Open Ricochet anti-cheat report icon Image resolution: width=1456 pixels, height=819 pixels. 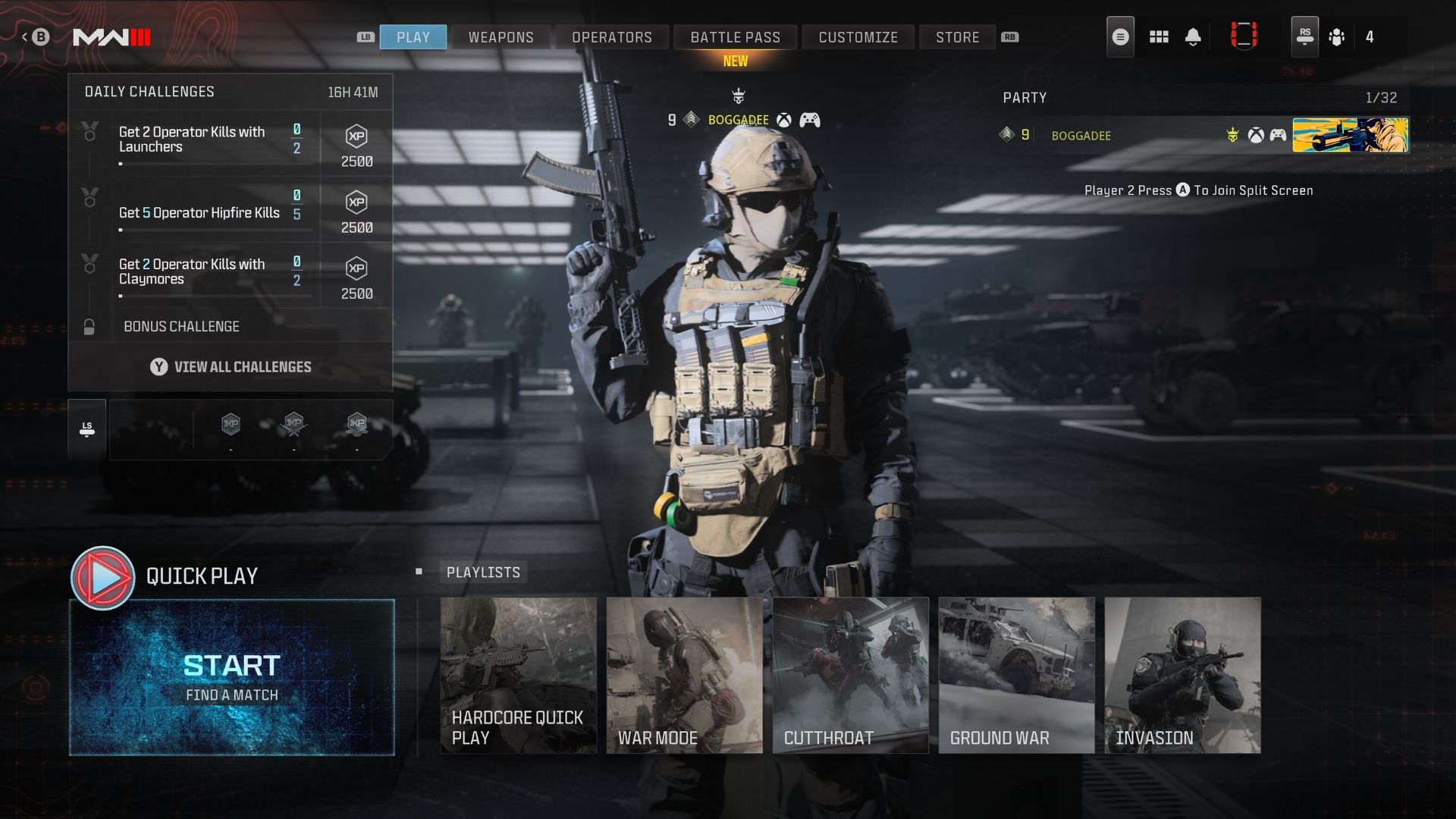1244,35
